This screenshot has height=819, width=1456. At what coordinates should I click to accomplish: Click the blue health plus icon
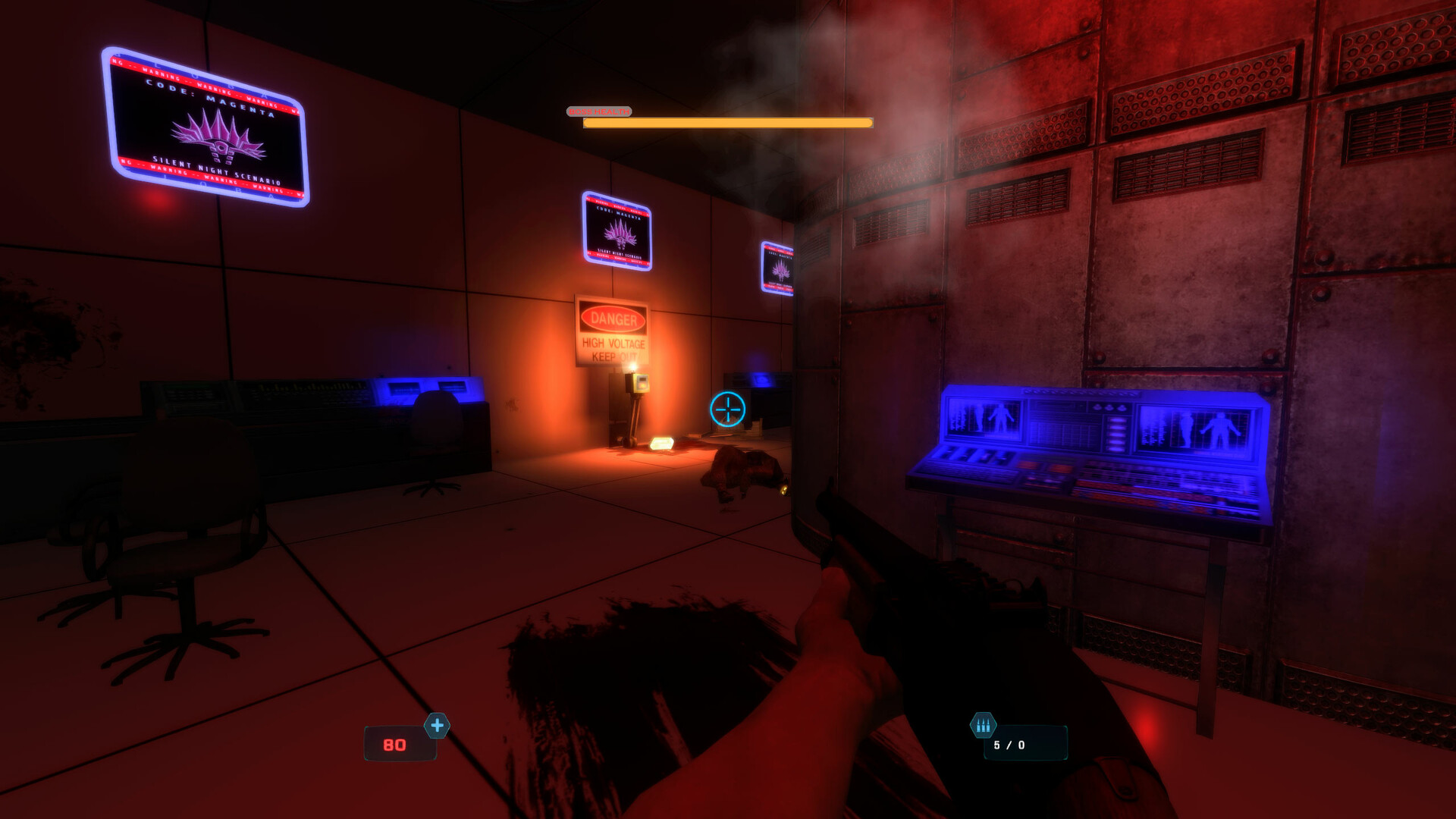tap(435, 726)
